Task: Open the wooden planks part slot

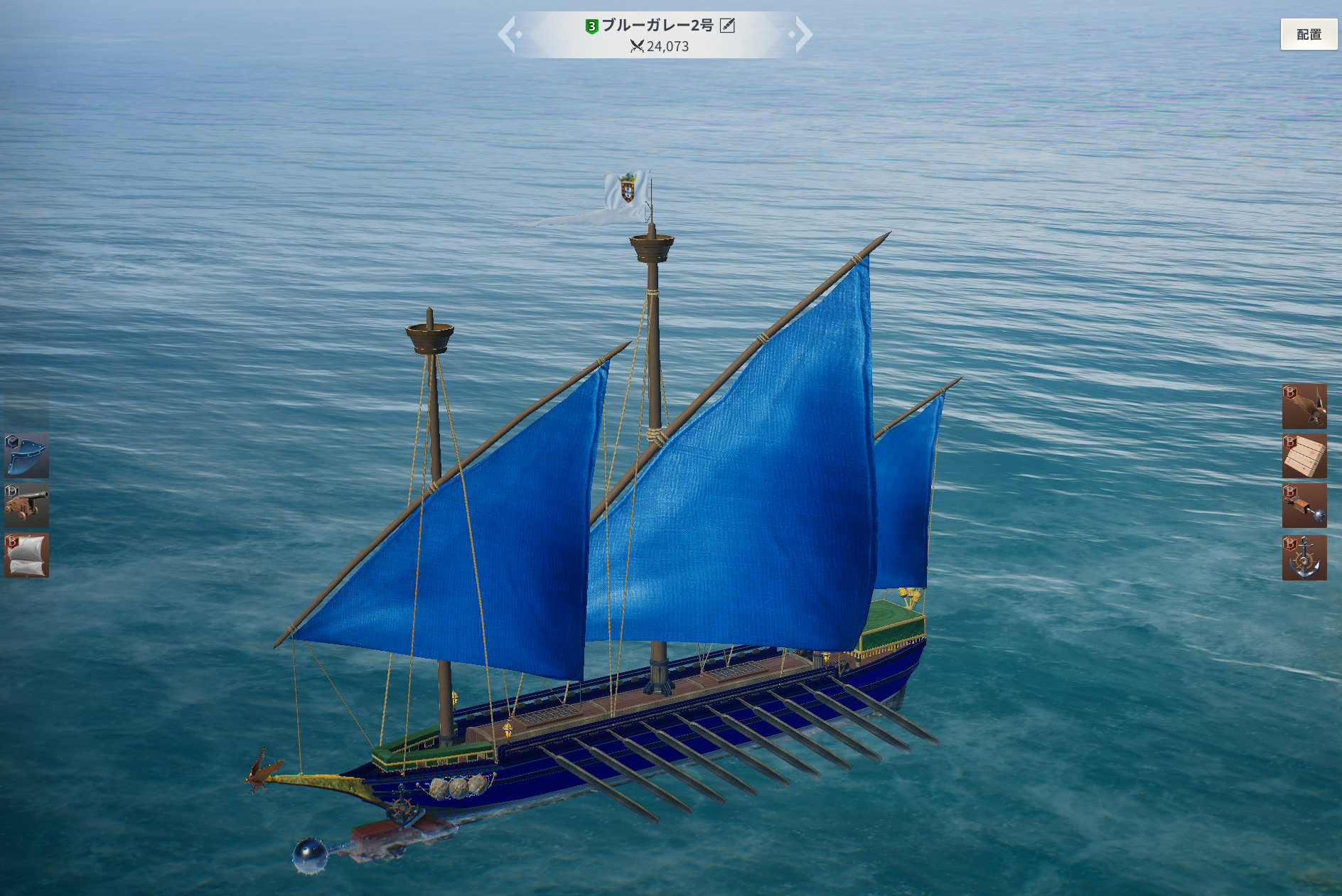Action: 1304,456
